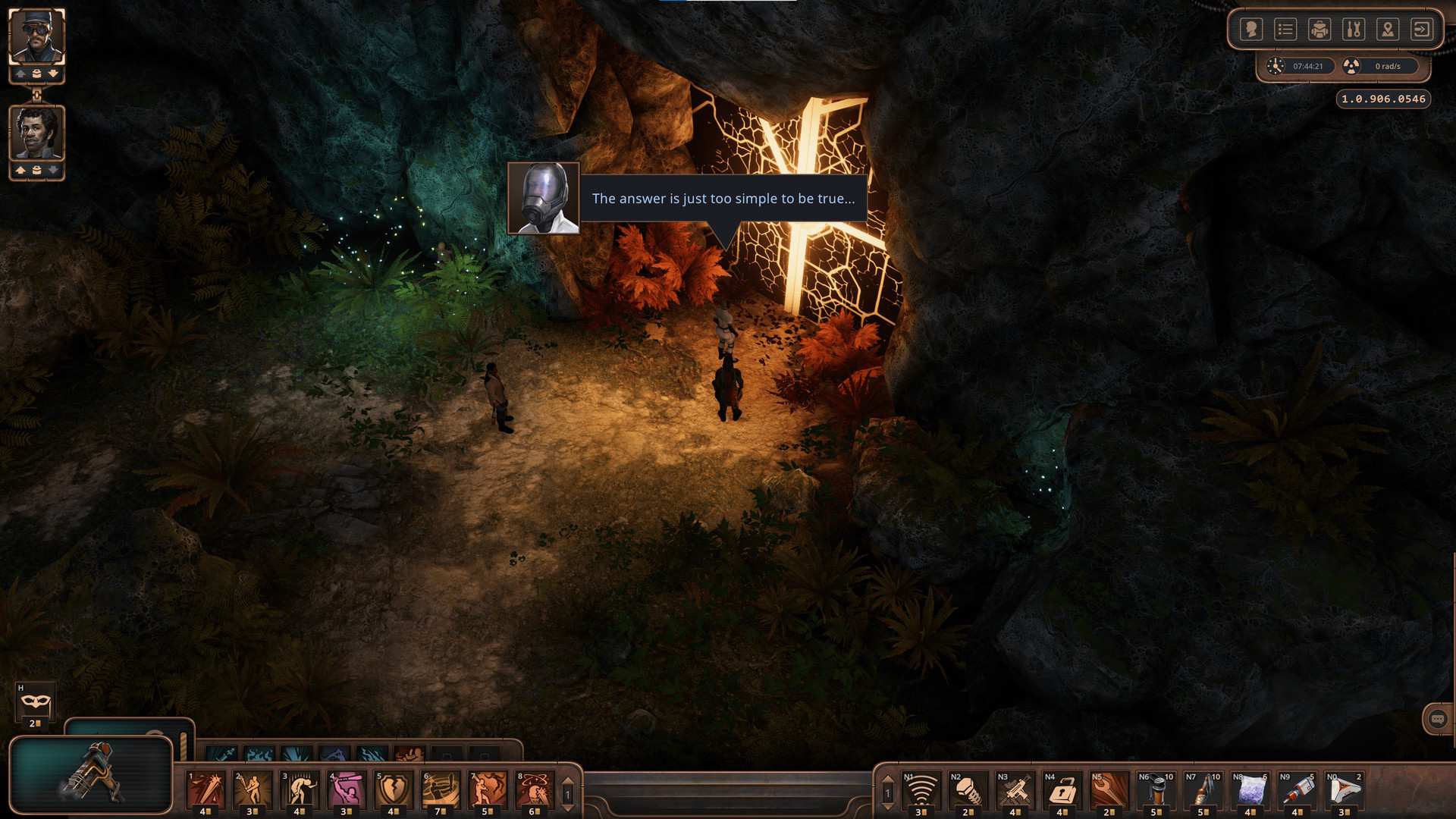1456x819 pixels.
Task: Open the journal list icon
Action: 1285,29
